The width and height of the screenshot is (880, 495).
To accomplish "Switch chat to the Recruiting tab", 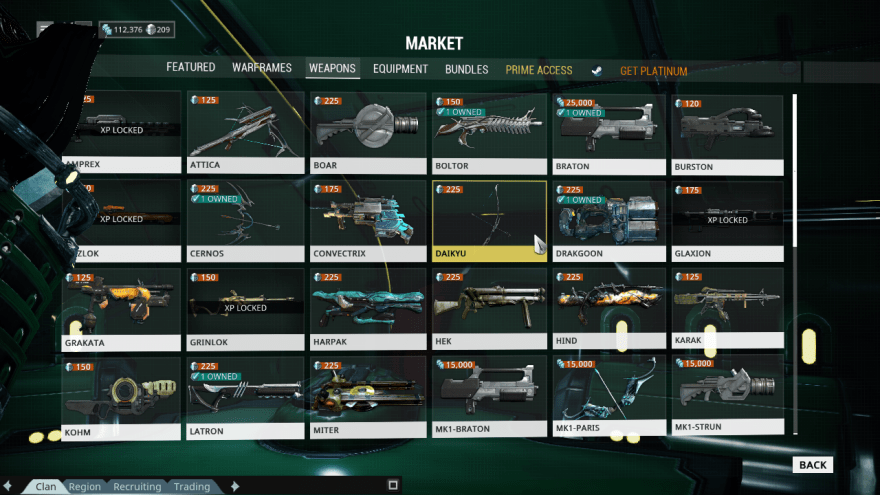I will tap(137, 487).
